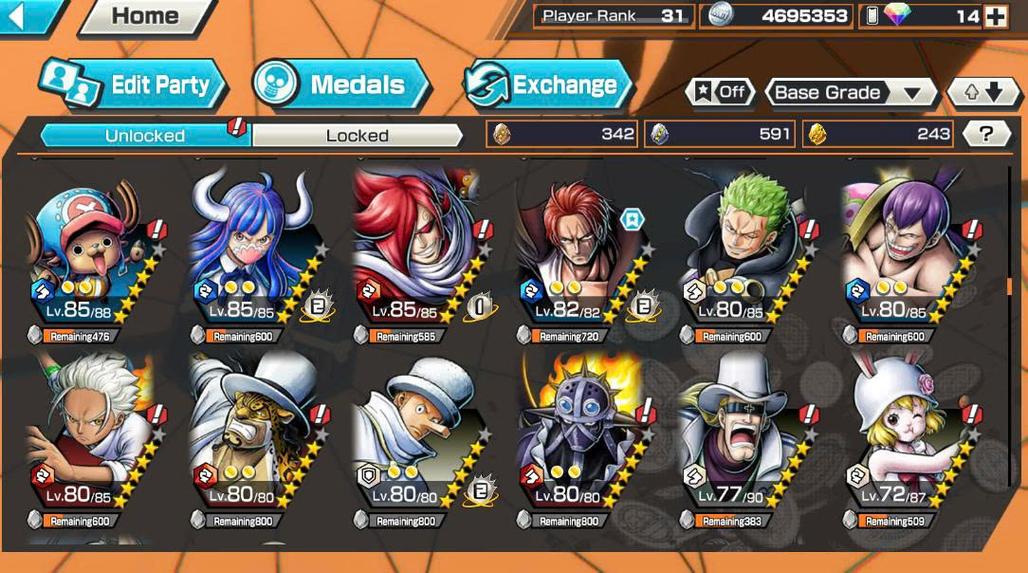Switch to the Locked characters tab
The image size is (1028, 573).
357,135
